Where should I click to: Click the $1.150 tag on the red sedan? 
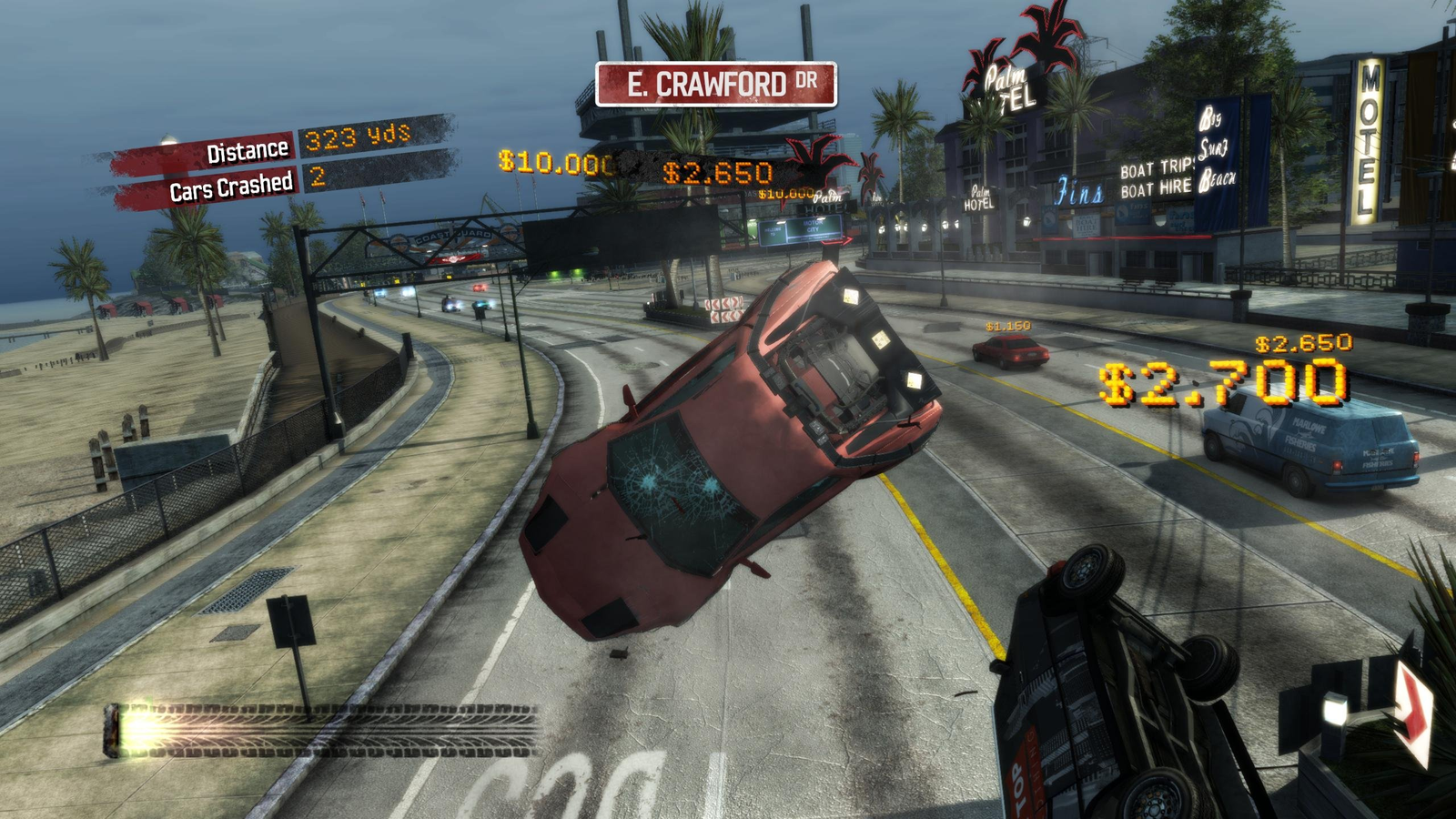(x=1006, y=323)
